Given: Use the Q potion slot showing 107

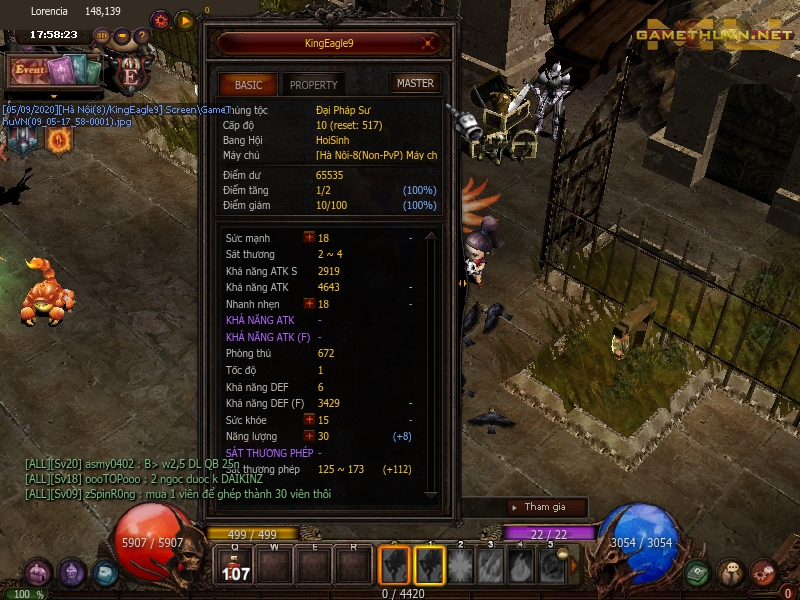Looking at the screenshot, I should (x=235, y=566).
